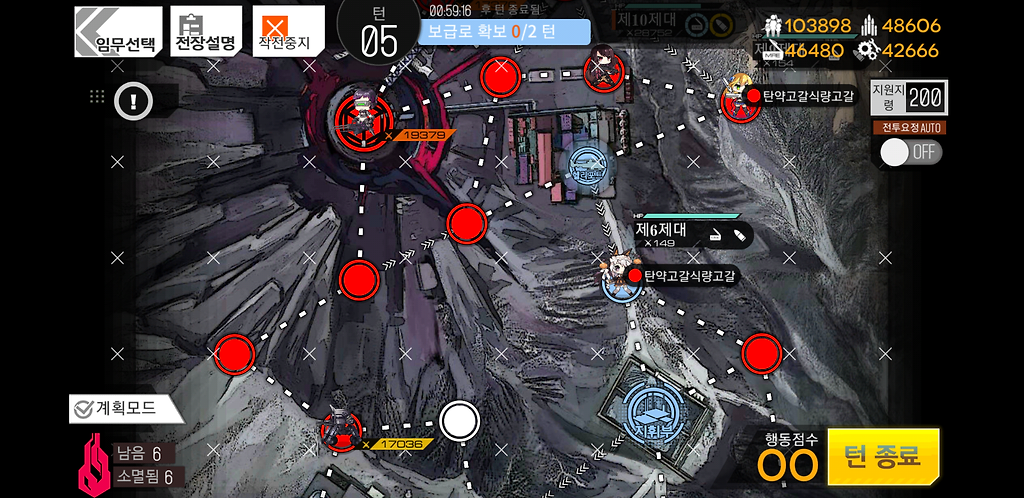Select the enemy unit with 17036 power

point(341,429)
